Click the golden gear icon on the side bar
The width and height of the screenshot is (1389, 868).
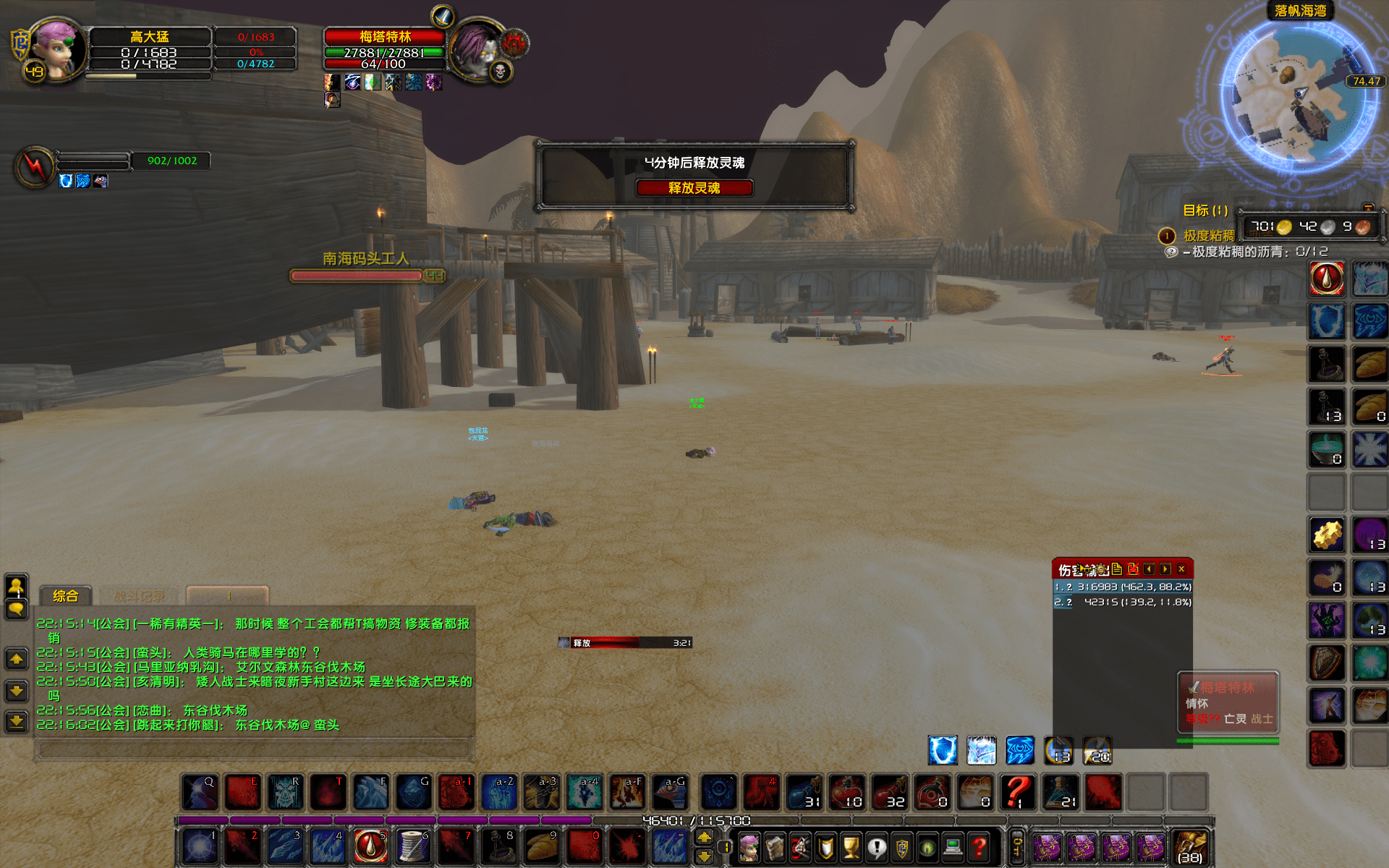(x=1327, y=535)
